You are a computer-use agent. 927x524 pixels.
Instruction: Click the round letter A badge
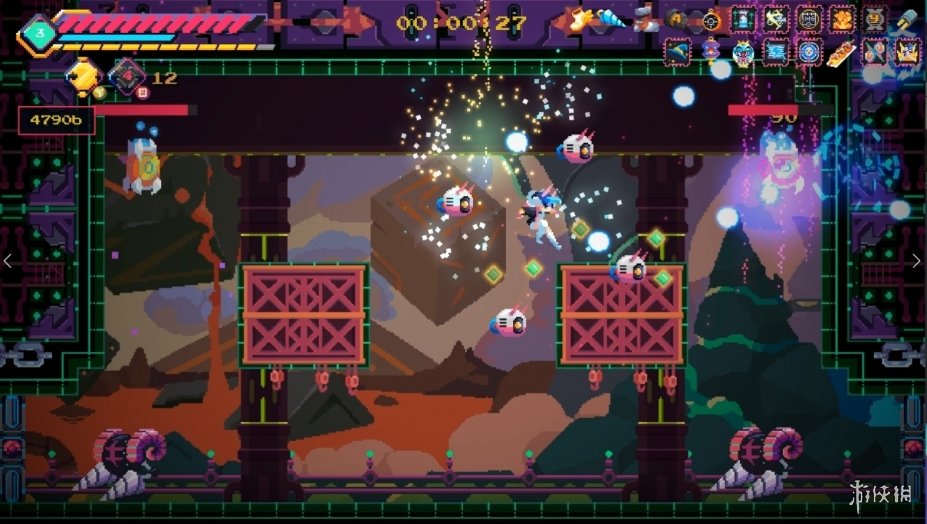coord(677,18)
